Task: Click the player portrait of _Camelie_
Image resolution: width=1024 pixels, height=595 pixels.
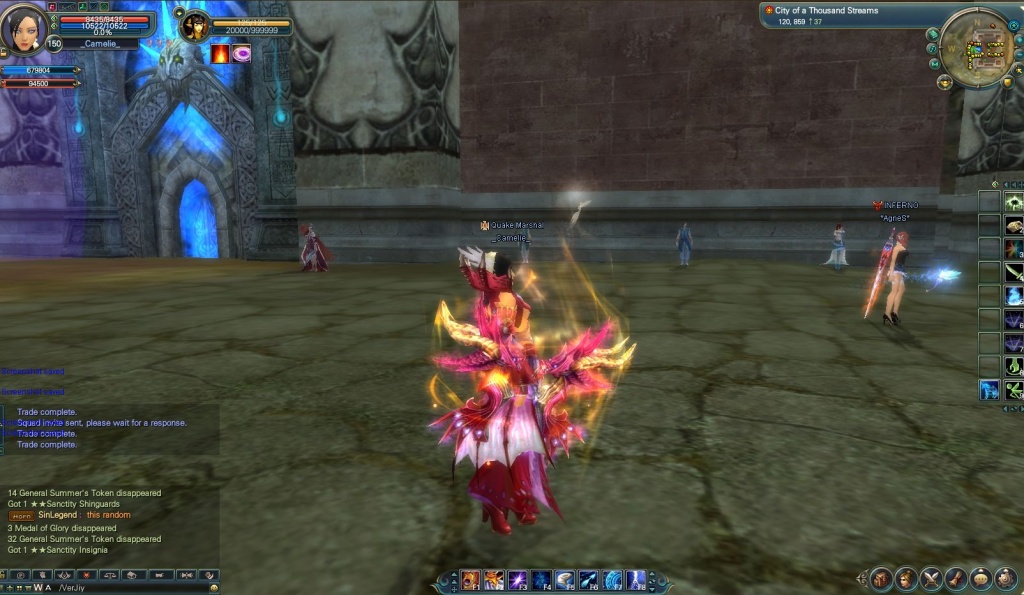Action: 22,28
